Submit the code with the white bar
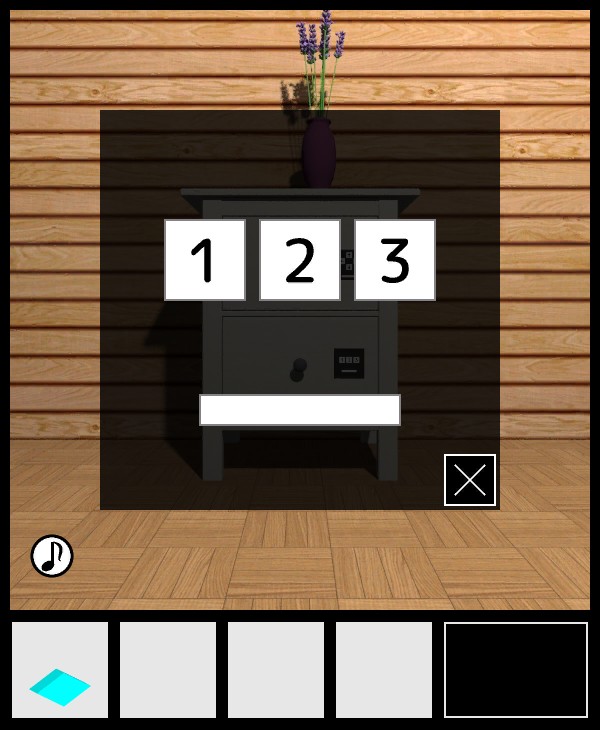This screenshot has width=600, height=730. point(300,410)
